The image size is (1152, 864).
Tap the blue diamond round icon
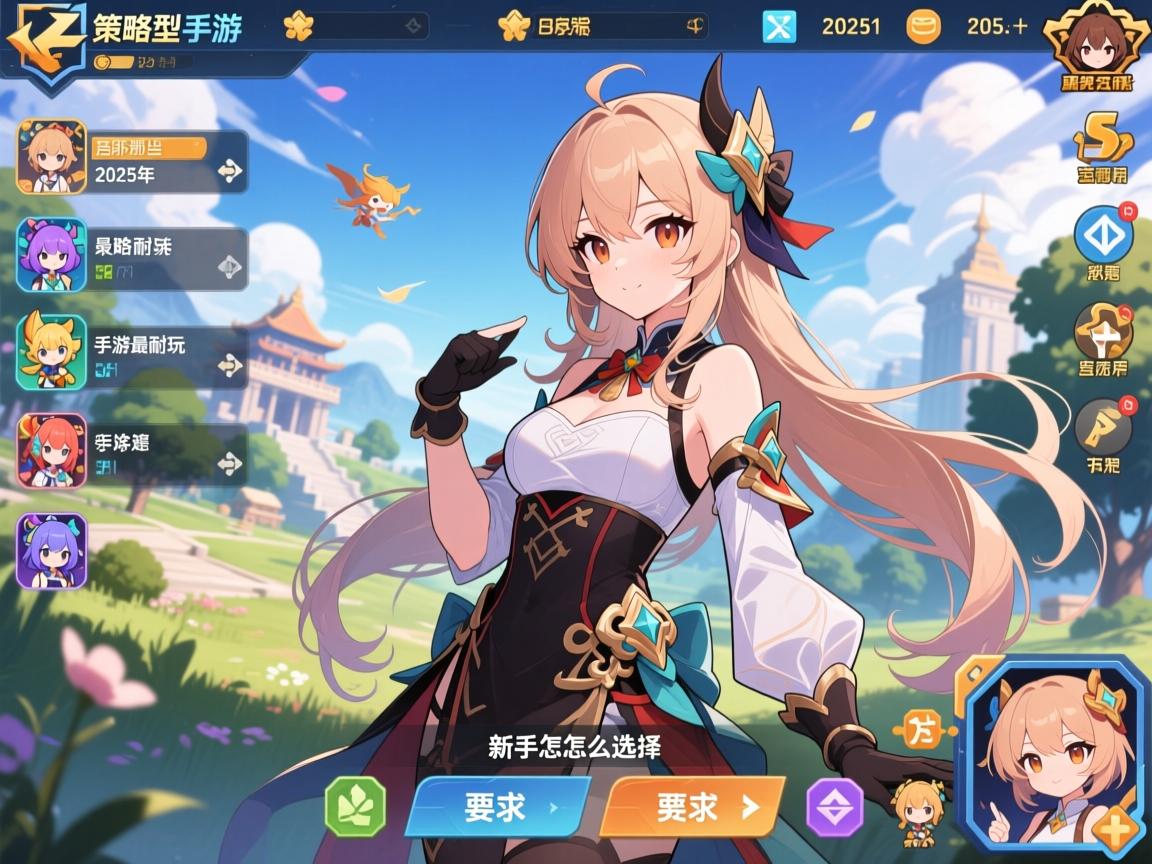1102,236
